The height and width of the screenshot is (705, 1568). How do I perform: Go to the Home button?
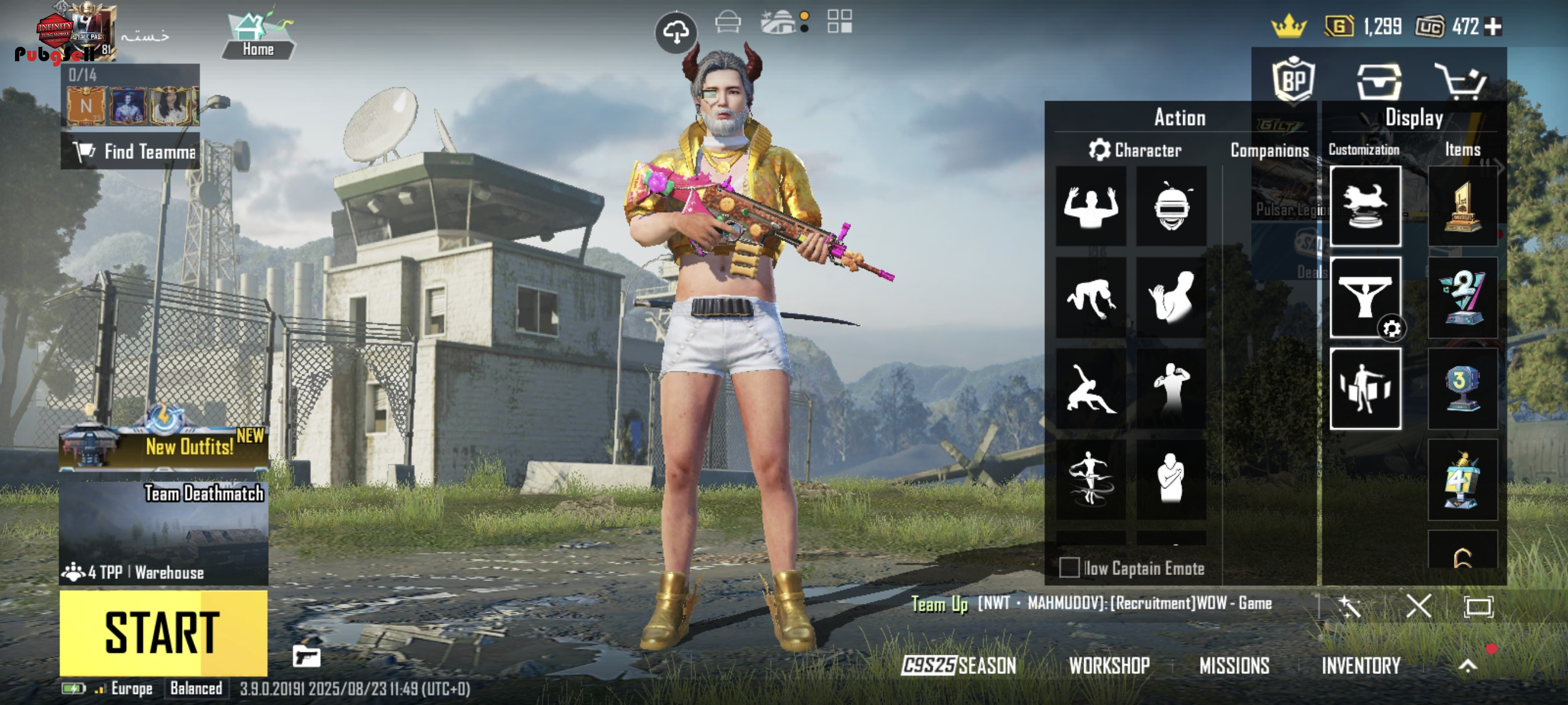pos(258,38)
